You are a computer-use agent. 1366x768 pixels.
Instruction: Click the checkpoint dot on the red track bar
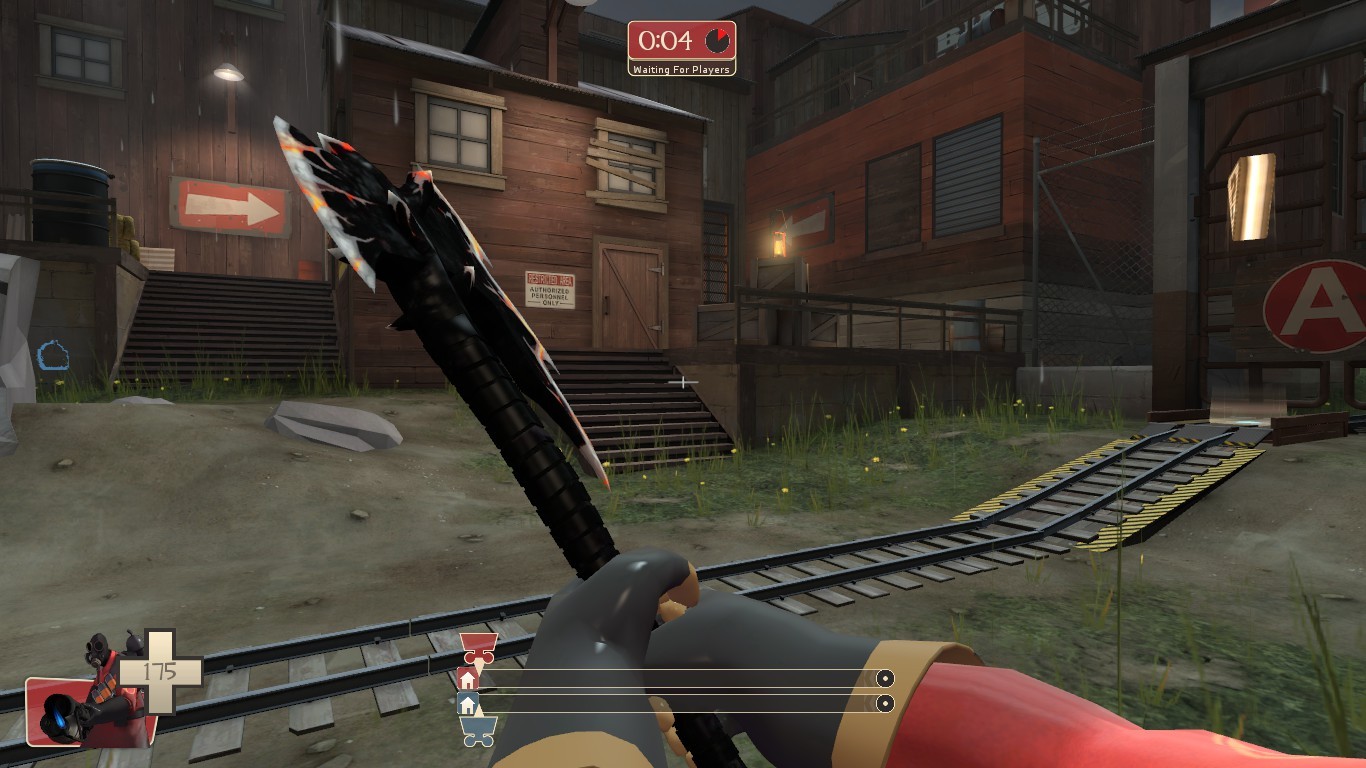885,678
